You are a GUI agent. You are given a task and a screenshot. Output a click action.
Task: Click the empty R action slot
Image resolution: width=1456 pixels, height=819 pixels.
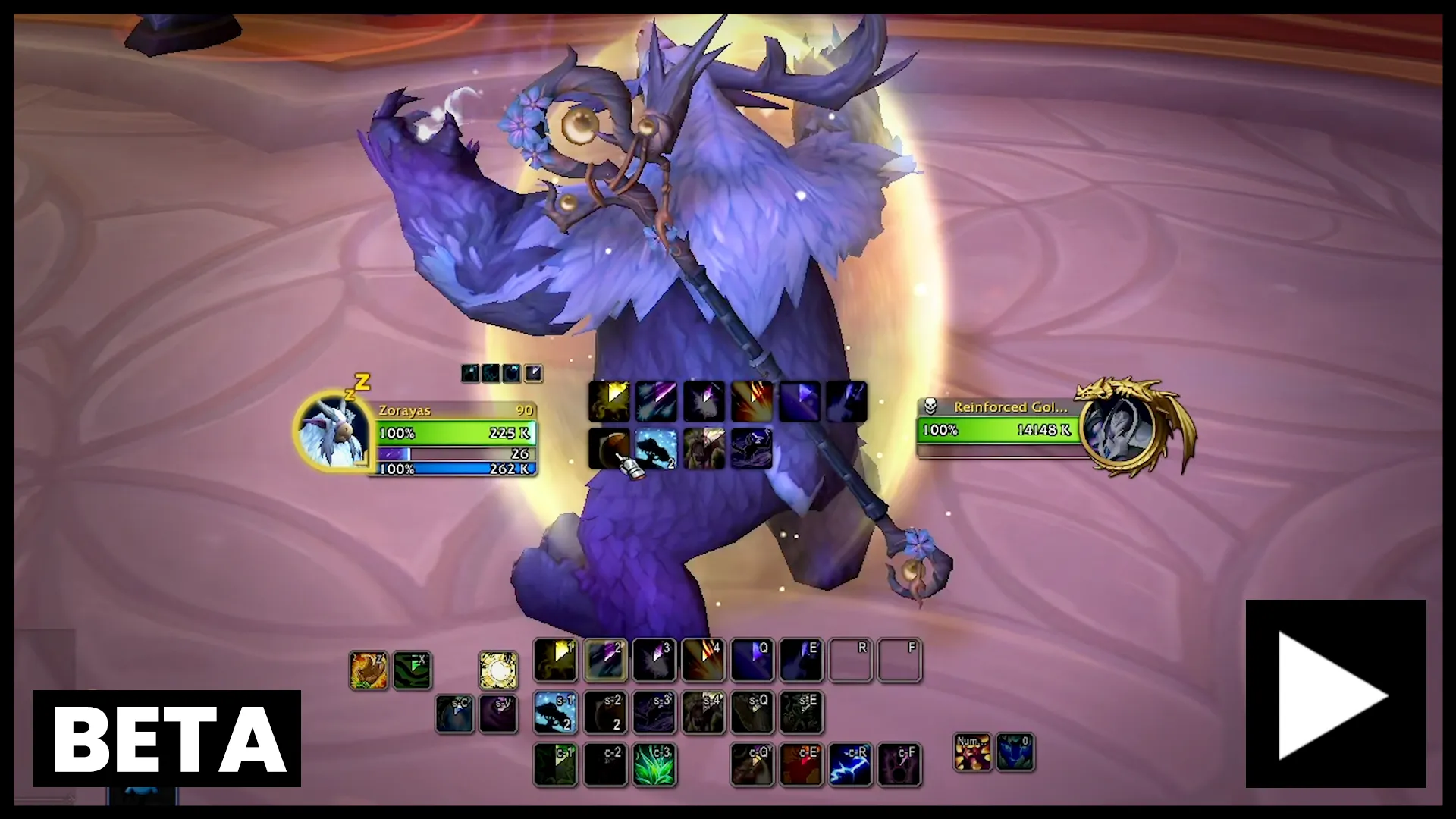(x=850, y=660)
